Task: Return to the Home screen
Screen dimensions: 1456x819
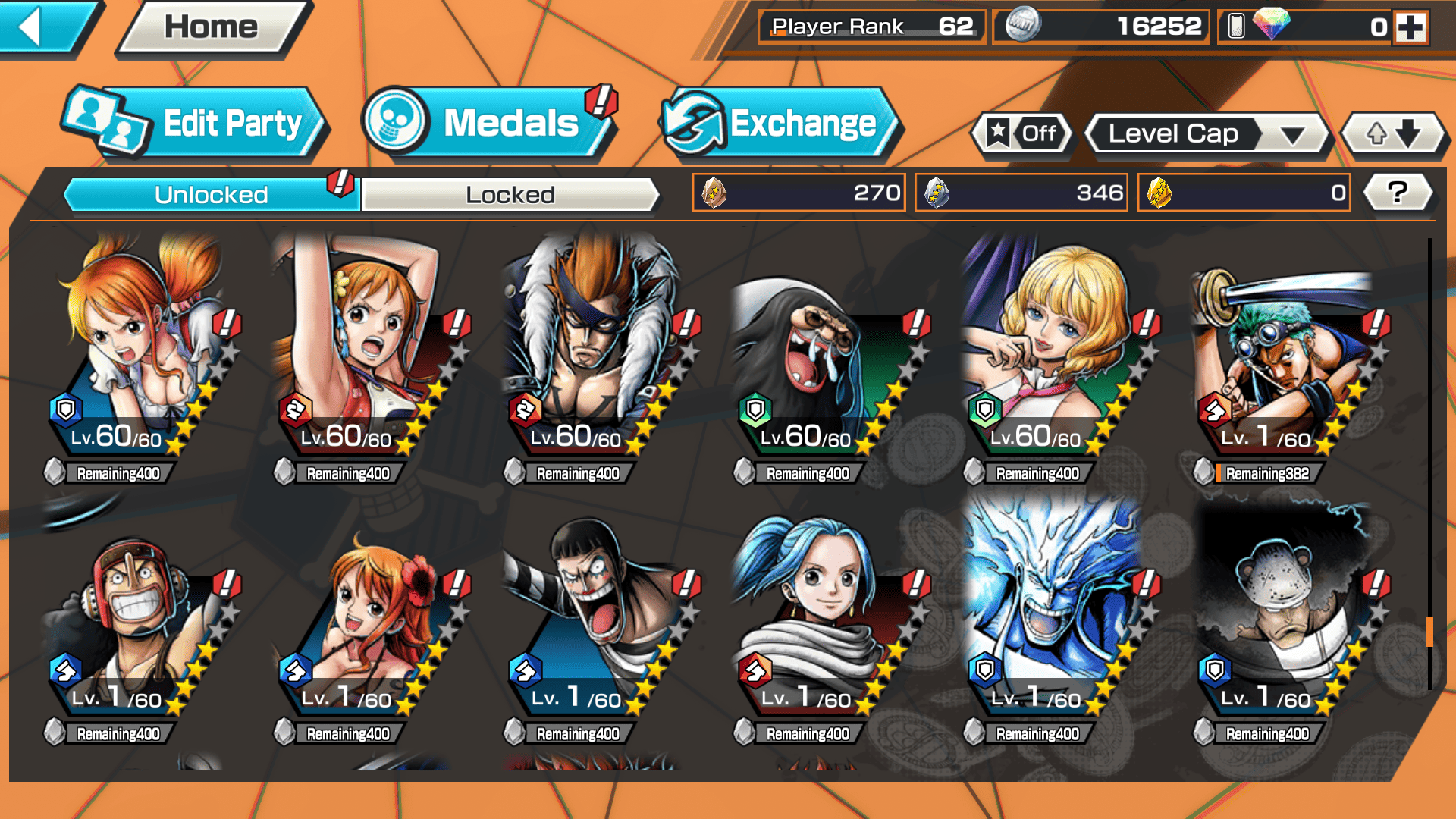Action: coord(212,27)
